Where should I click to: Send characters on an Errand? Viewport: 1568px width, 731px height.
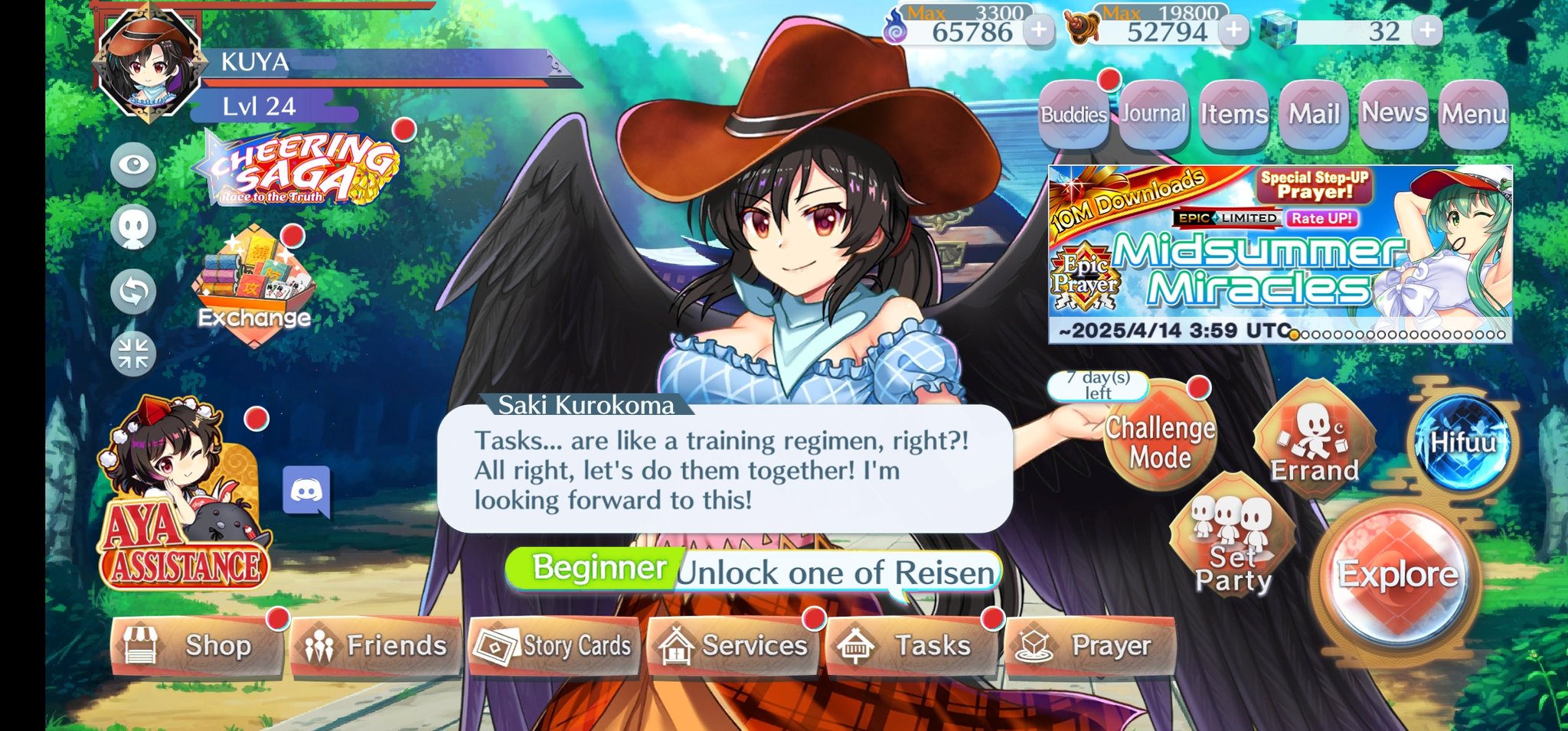(1314, 441)
